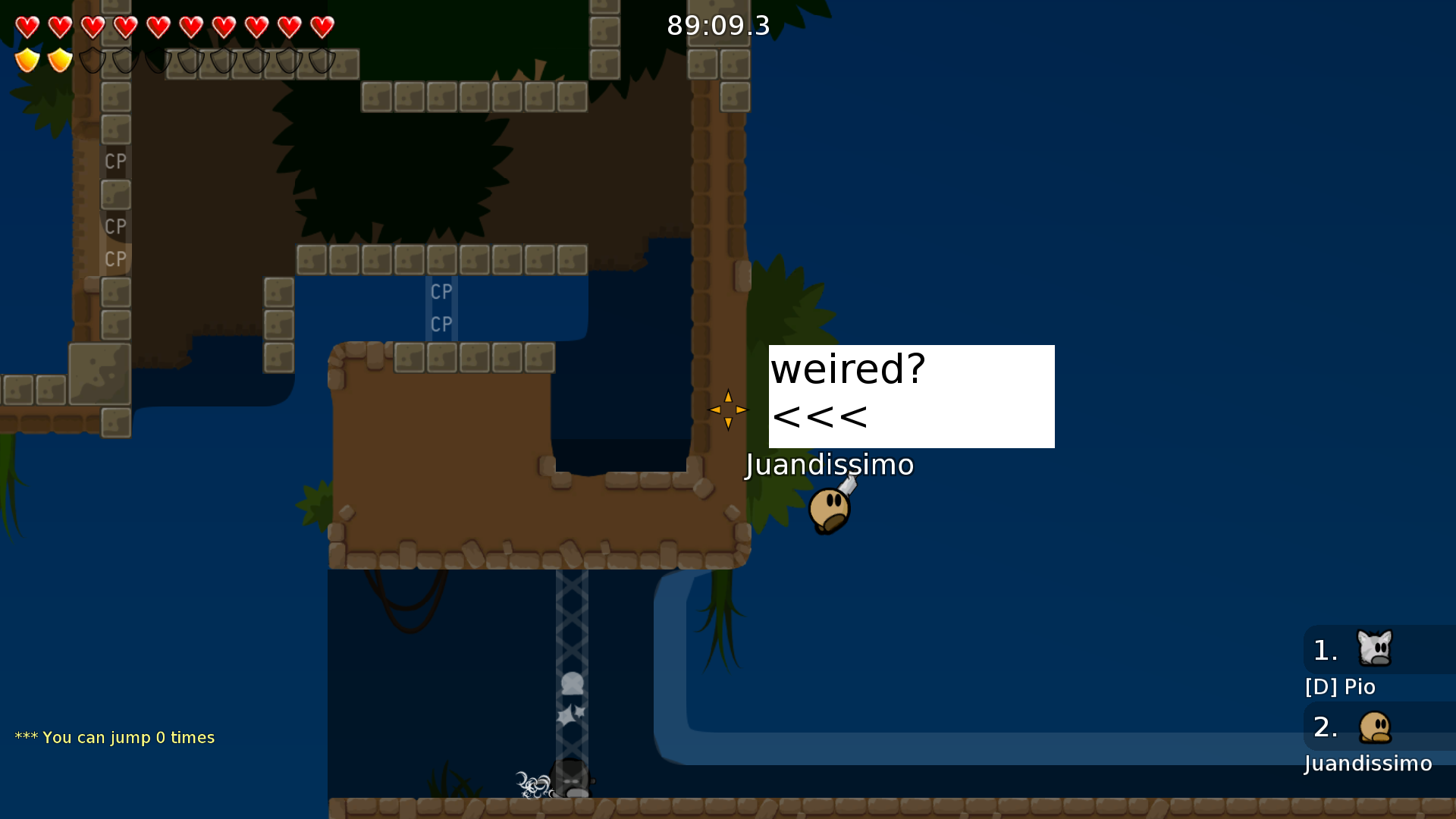
Task: Click the CP marker inside the blue water
Action: pyautogui.click(x=441, y=291)
